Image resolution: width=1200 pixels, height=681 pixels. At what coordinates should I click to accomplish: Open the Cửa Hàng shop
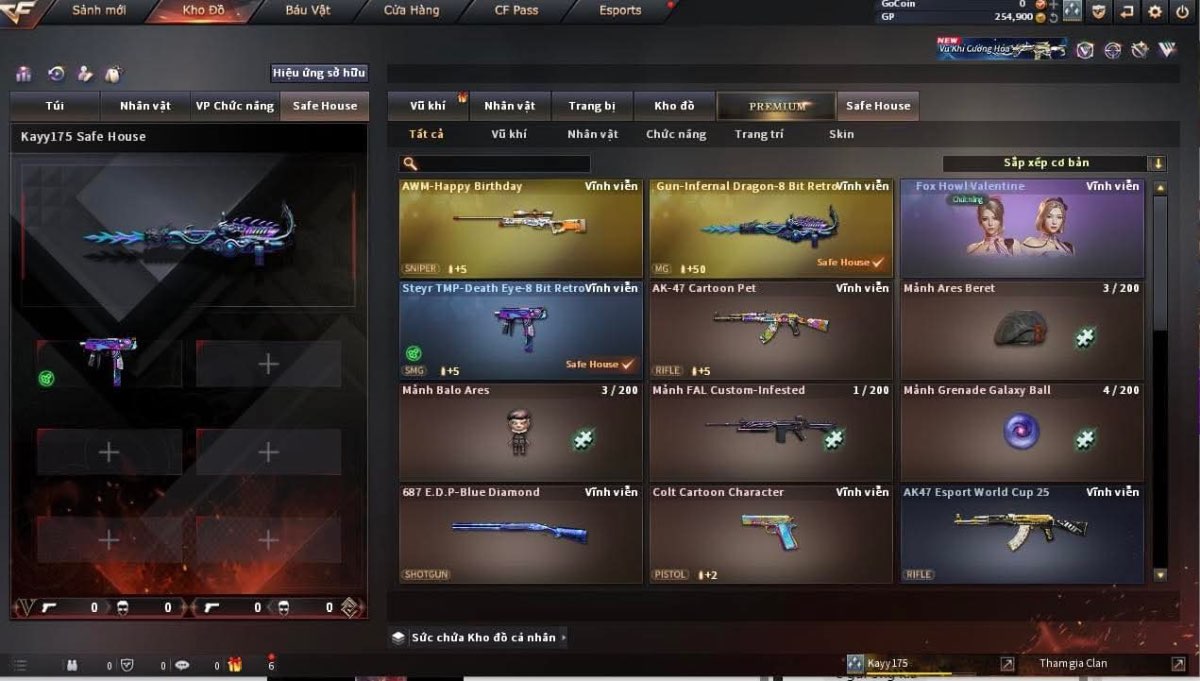pos(411,11)
